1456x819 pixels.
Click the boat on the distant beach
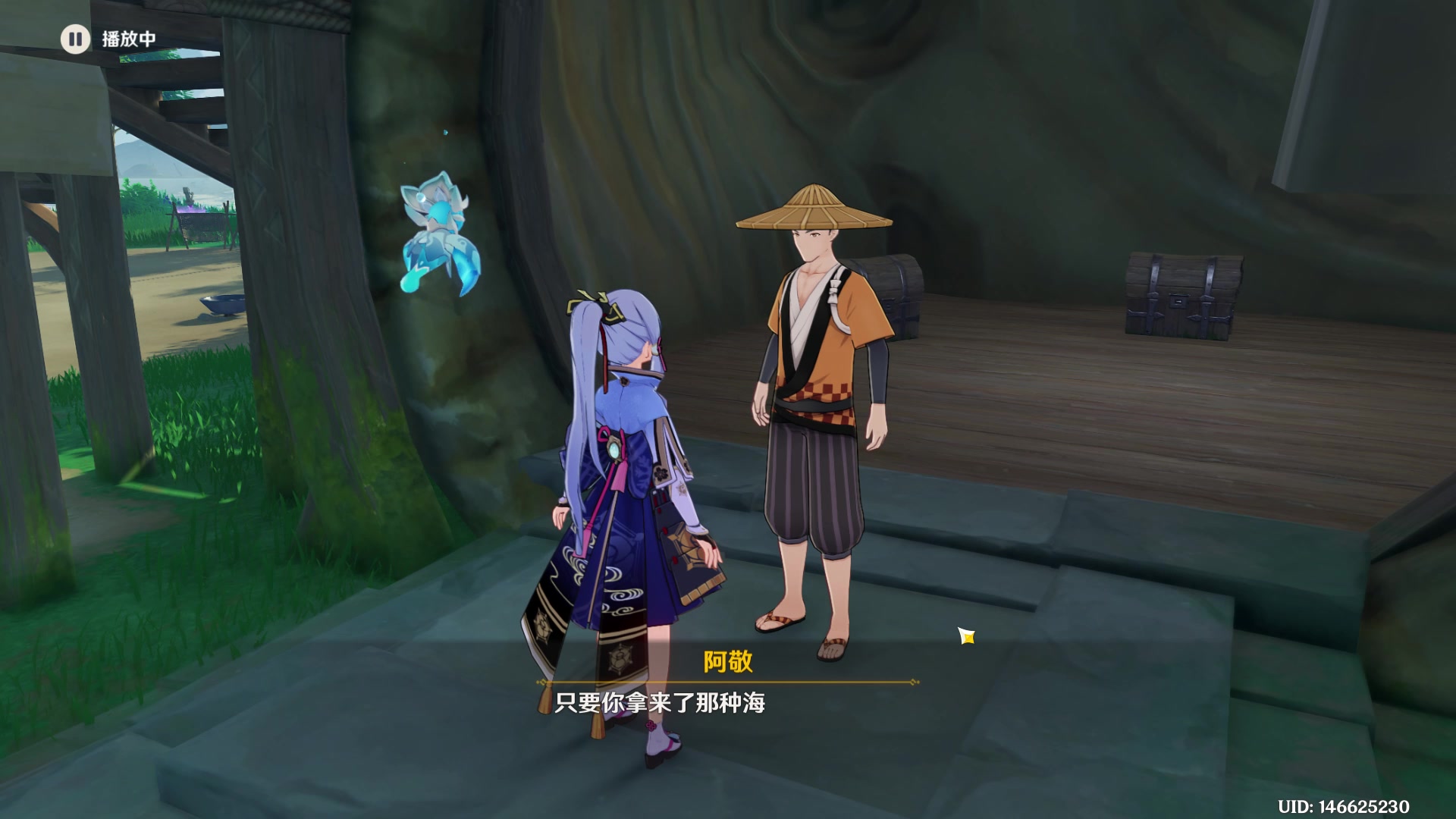(x=222, y=305)
